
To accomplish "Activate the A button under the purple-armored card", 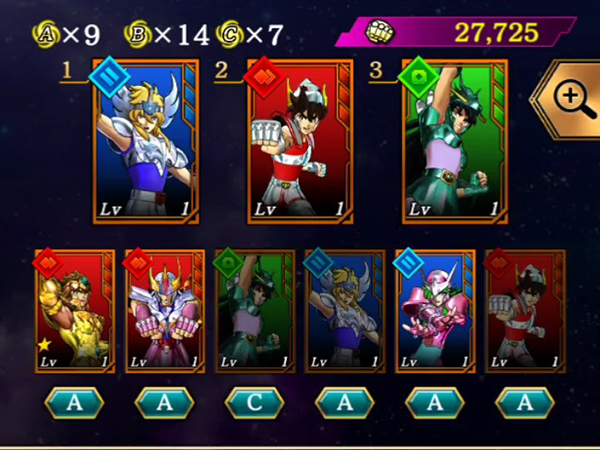I will pyautogui.click(x=165, y=403).
